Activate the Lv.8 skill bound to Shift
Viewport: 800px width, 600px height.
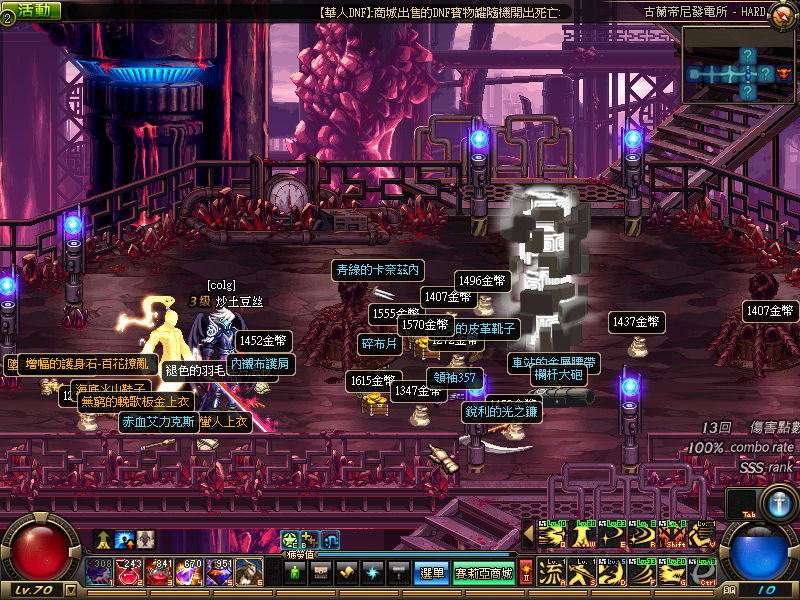pos(673,537)
